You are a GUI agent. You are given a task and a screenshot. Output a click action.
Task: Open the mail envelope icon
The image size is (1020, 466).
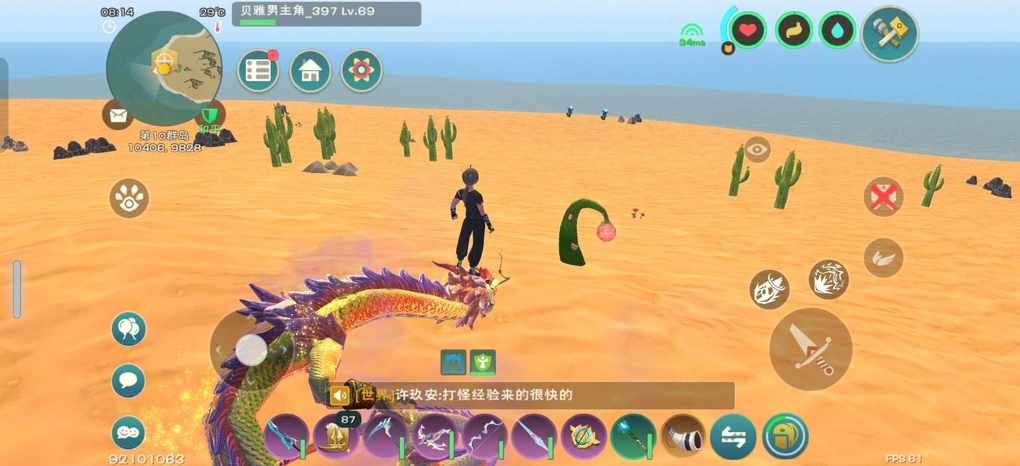click(x=118, y=115)
